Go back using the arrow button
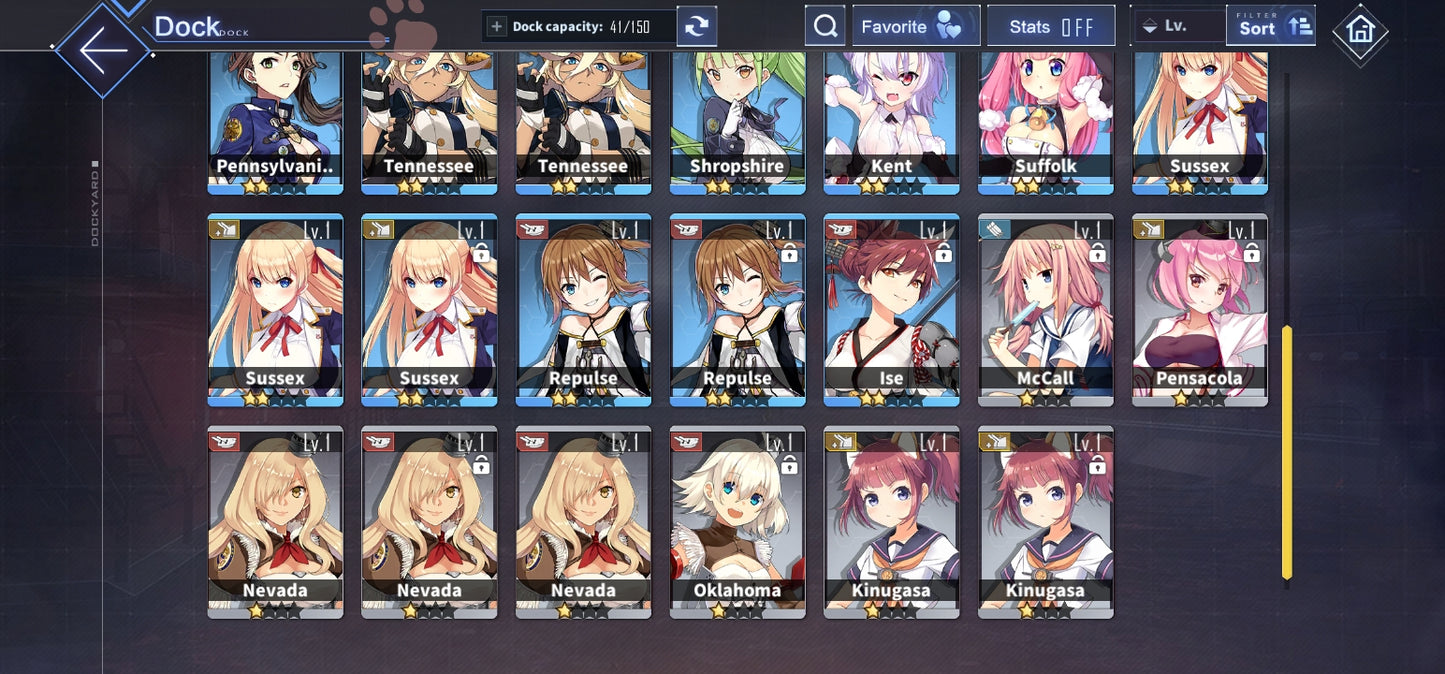1445x674 pixels. point(103,50)
